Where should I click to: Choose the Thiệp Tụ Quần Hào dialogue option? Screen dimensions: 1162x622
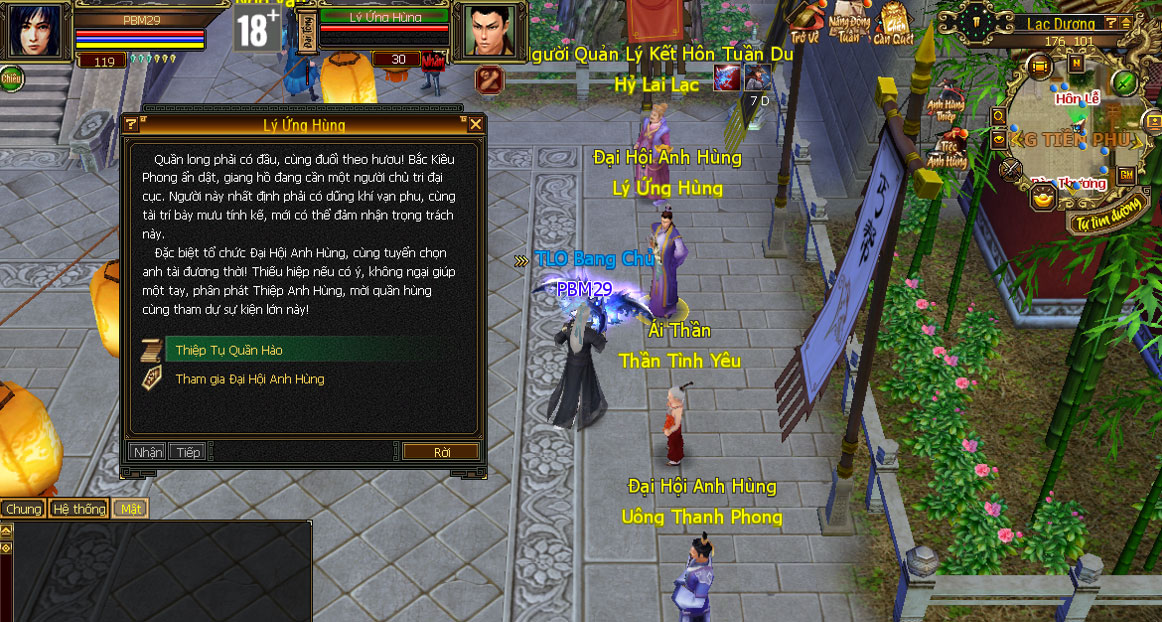click(229, 350)
